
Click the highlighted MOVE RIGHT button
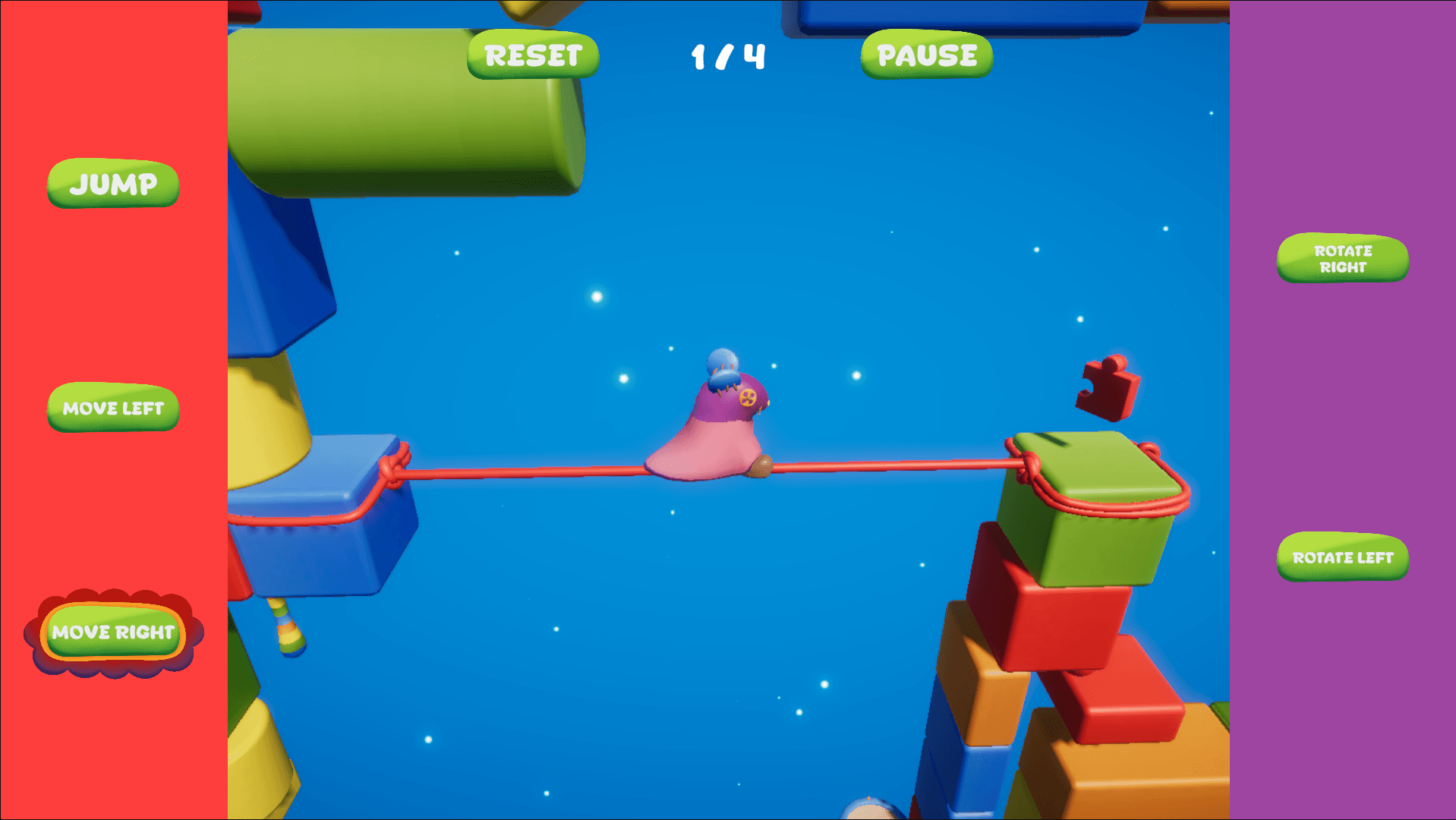pyautogui.click(x=112, y=632)
